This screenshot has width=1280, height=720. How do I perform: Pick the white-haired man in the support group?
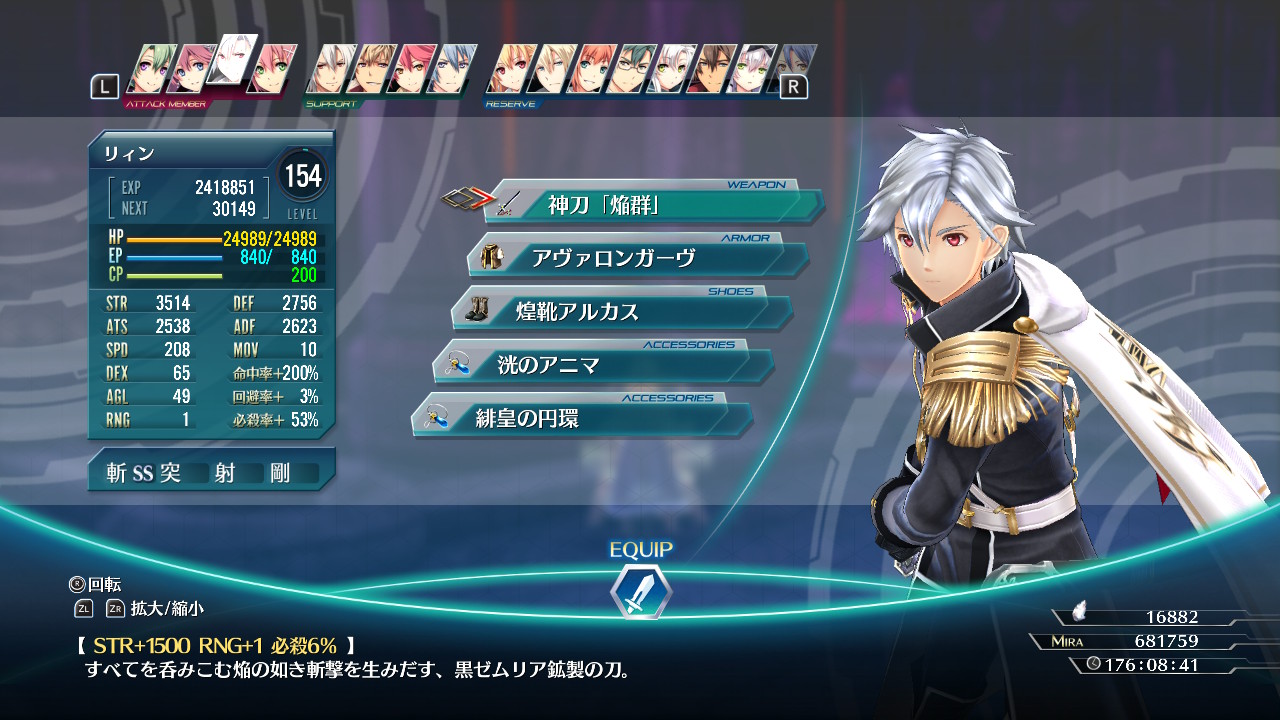(x=328, y=70)
